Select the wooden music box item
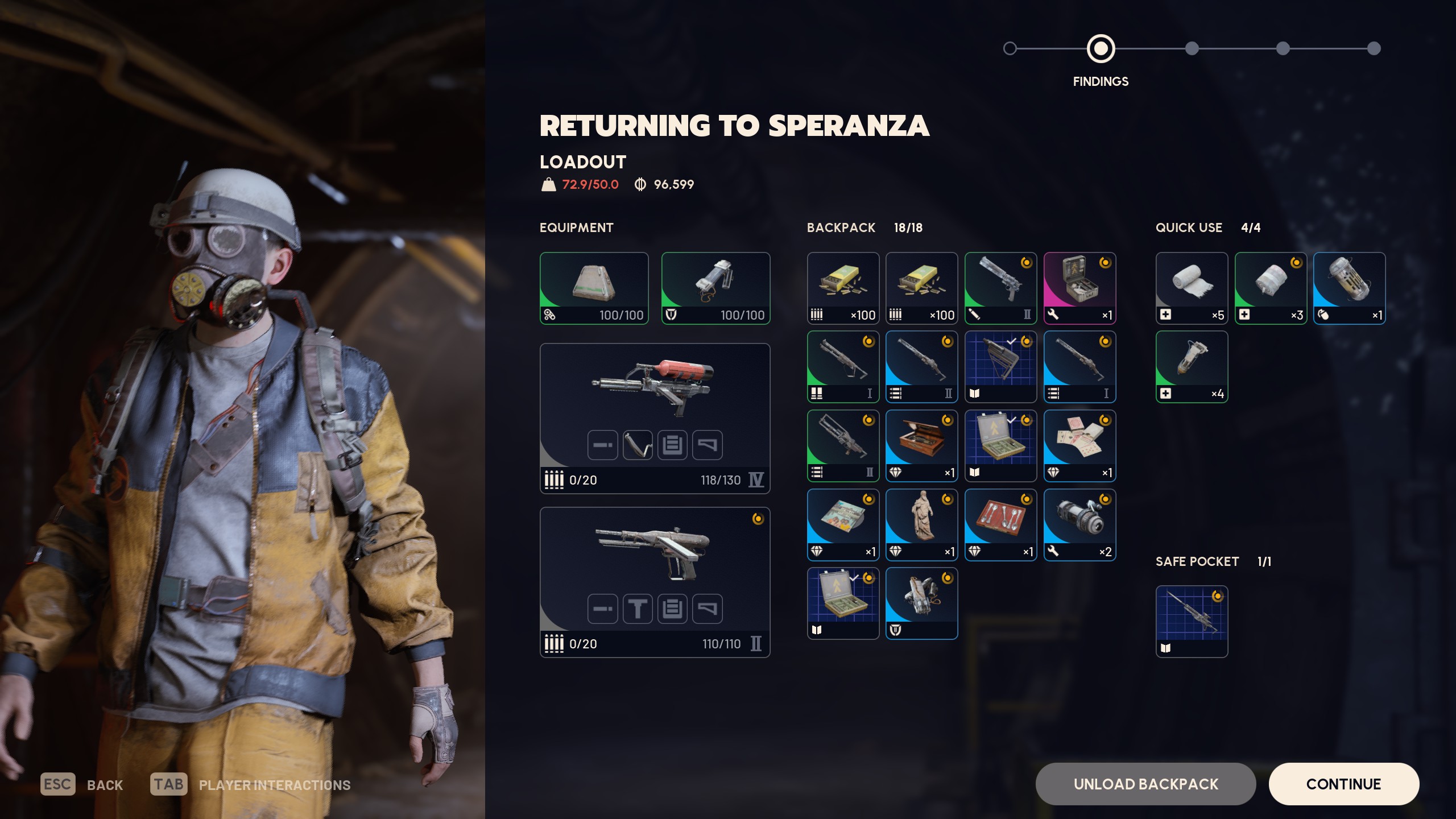This screenshot has width=1456, height=819. pos(921,446)
